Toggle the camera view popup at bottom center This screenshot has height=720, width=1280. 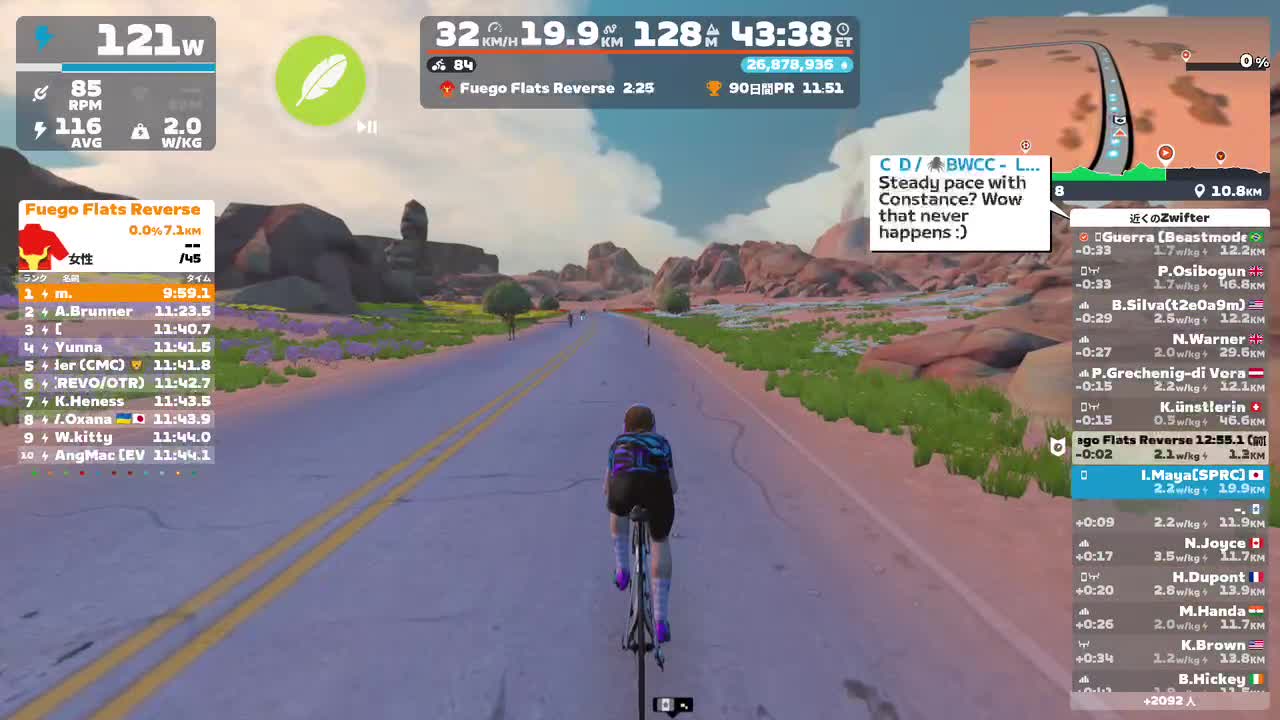click(672, 704)
